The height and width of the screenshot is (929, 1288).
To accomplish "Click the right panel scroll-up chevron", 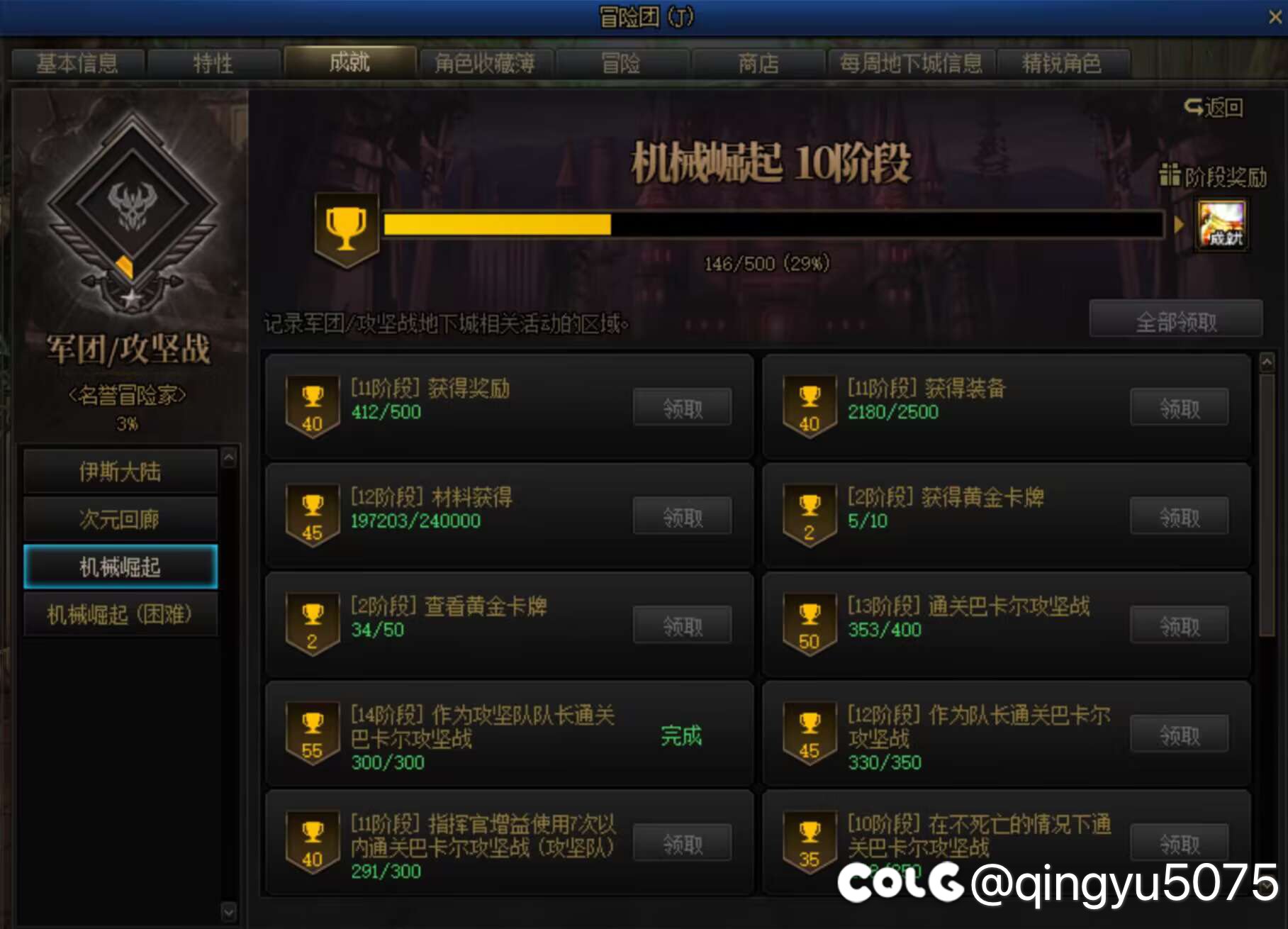I will pos(1267,362).
